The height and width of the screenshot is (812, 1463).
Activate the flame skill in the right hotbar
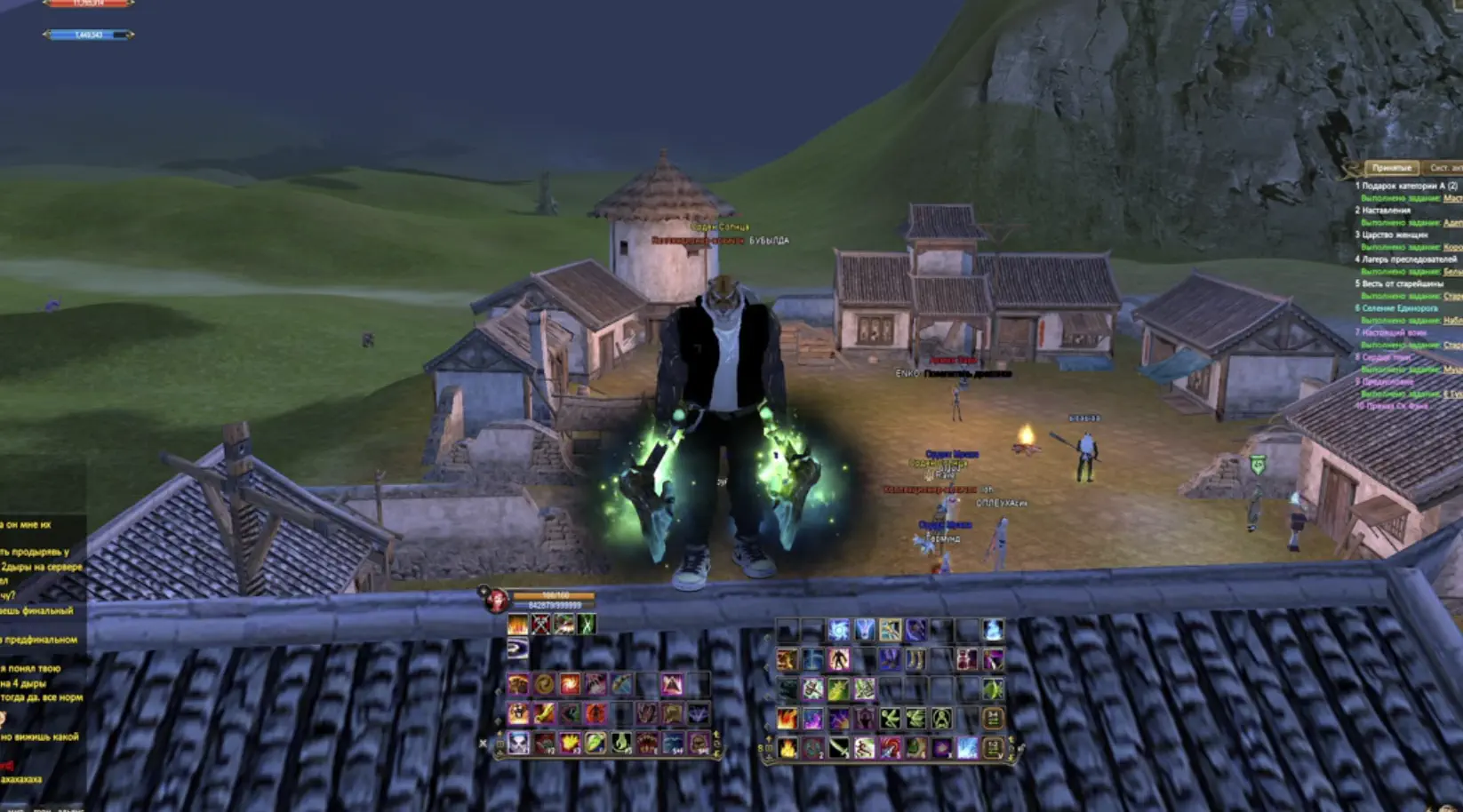pos(786,750)
